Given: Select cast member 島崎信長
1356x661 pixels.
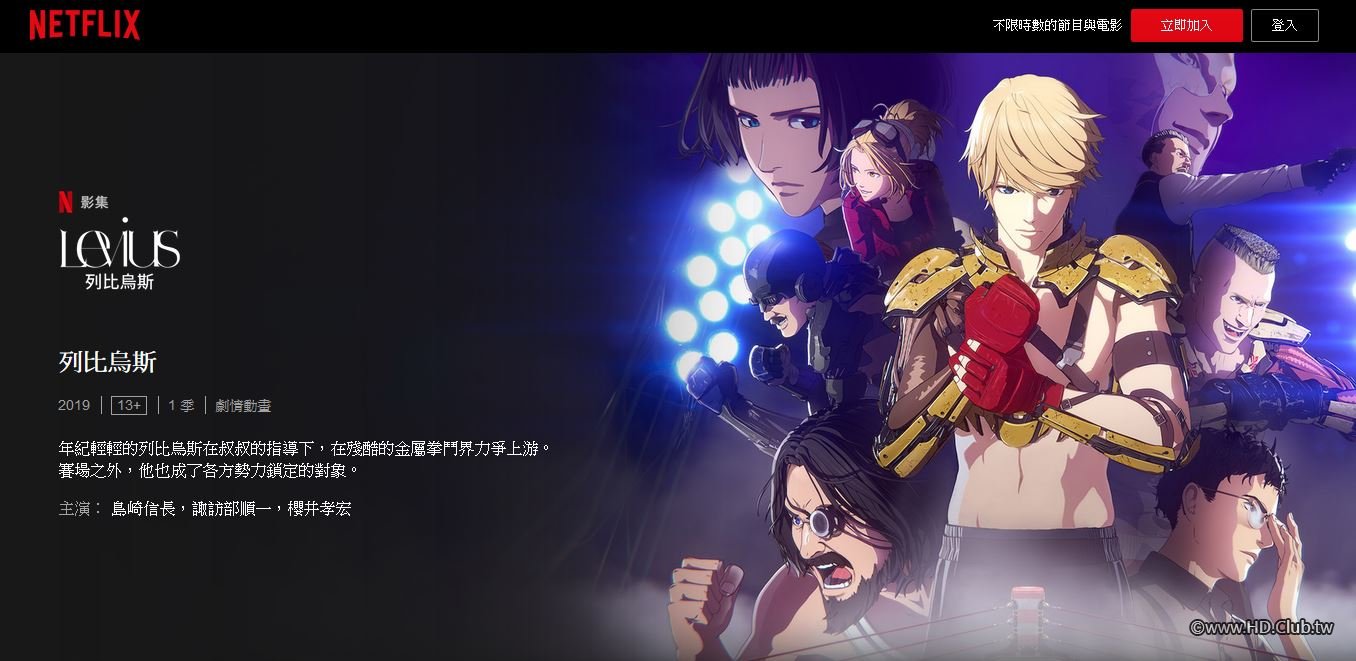Looking at the screenshot, I should (143, 509).
